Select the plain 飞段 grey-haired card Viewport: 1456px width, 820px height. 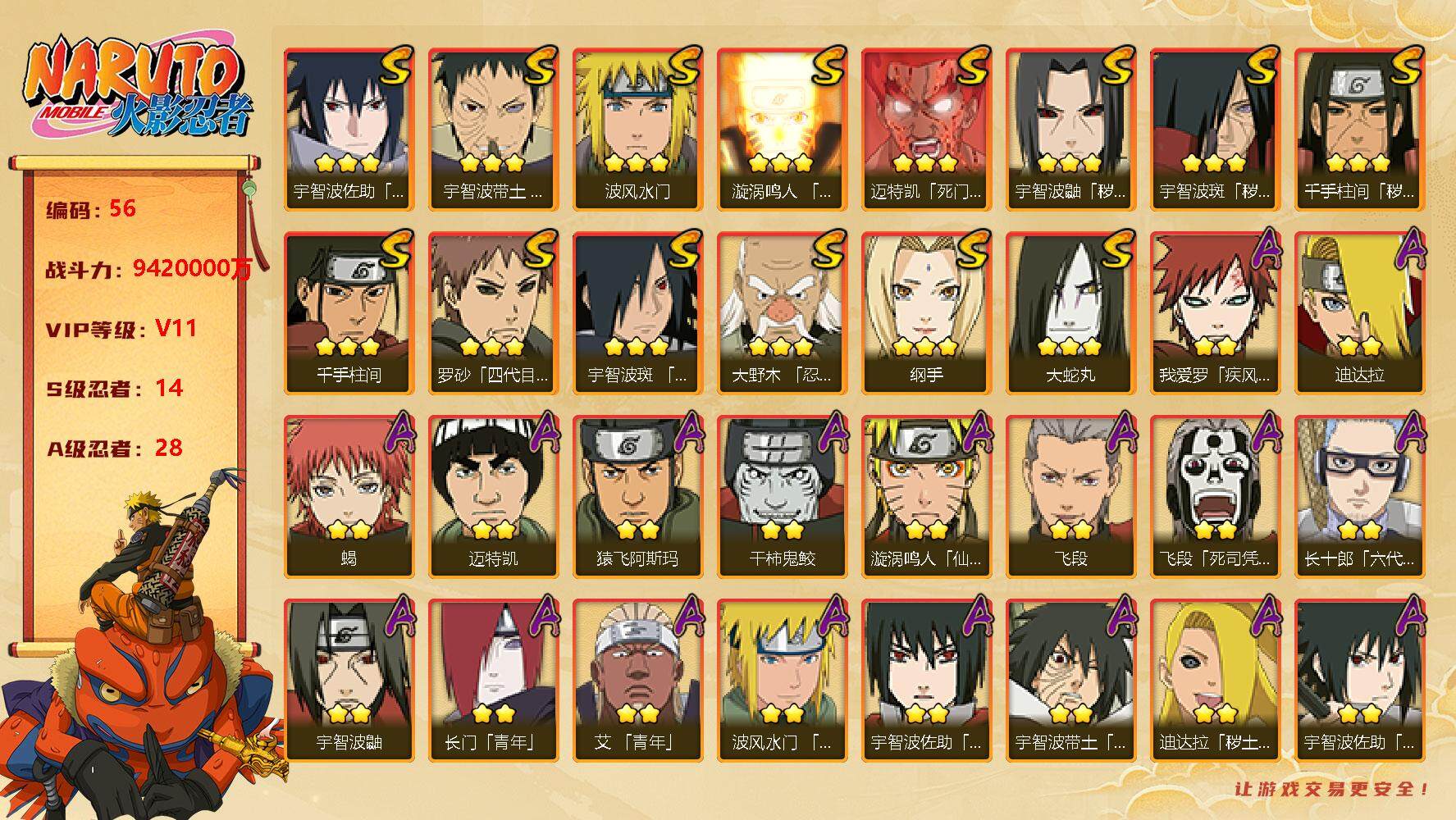(1070, 496)
